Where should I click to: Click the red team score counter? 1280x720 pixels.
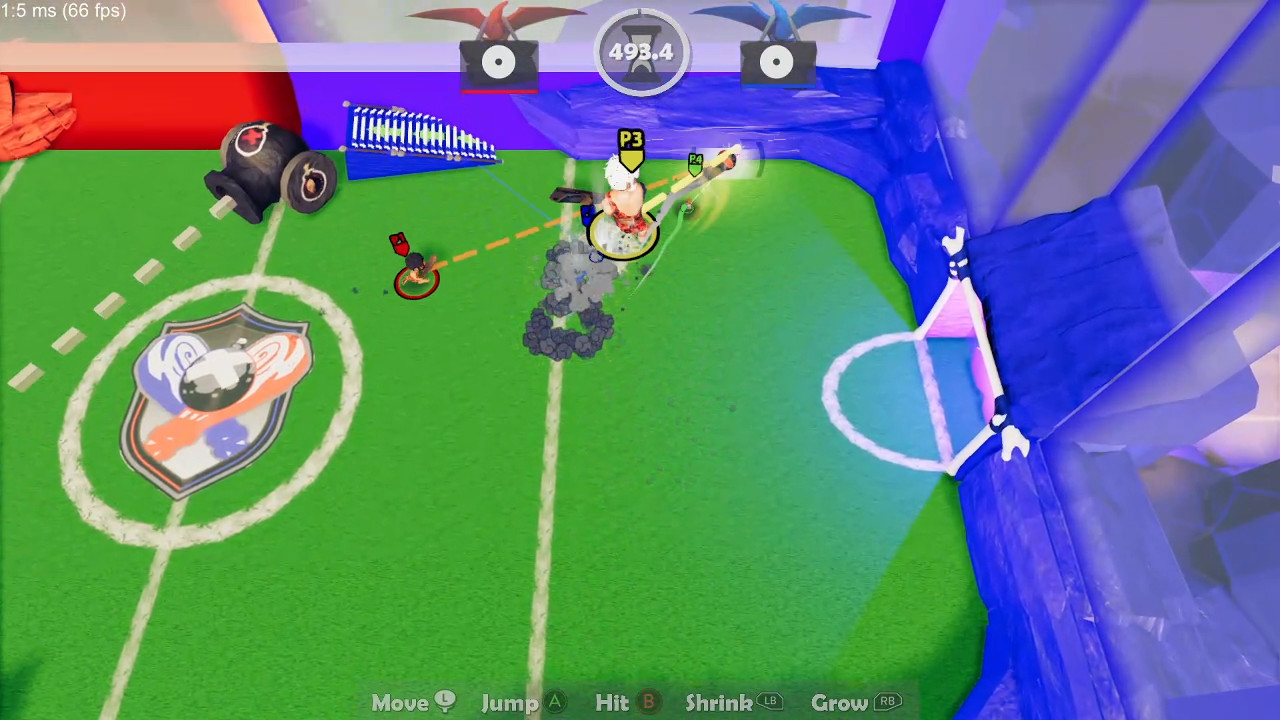click(498, 62)
